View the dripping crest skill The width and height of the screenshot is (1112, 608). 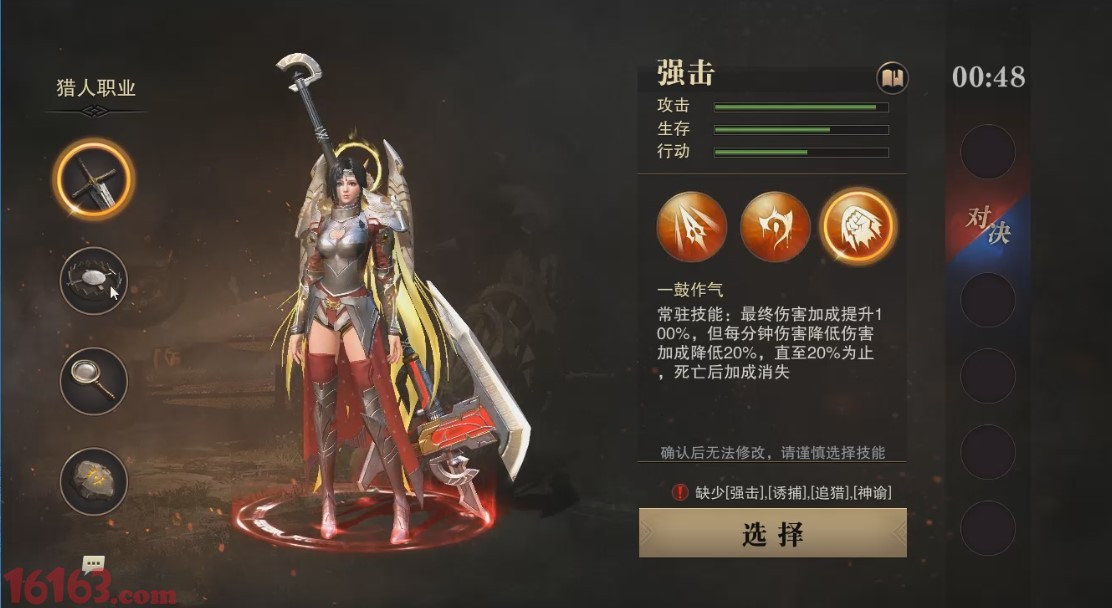pos(775,227)
